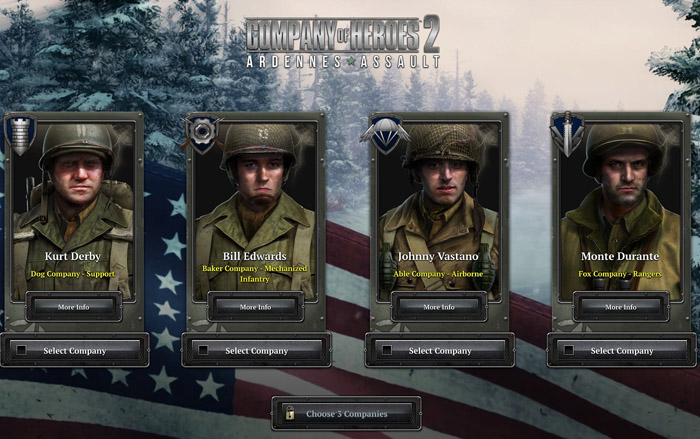View More Info about Johnny Vastano
Image resolution: width=700 pixels, height=439 pixels.
(439, 307)
